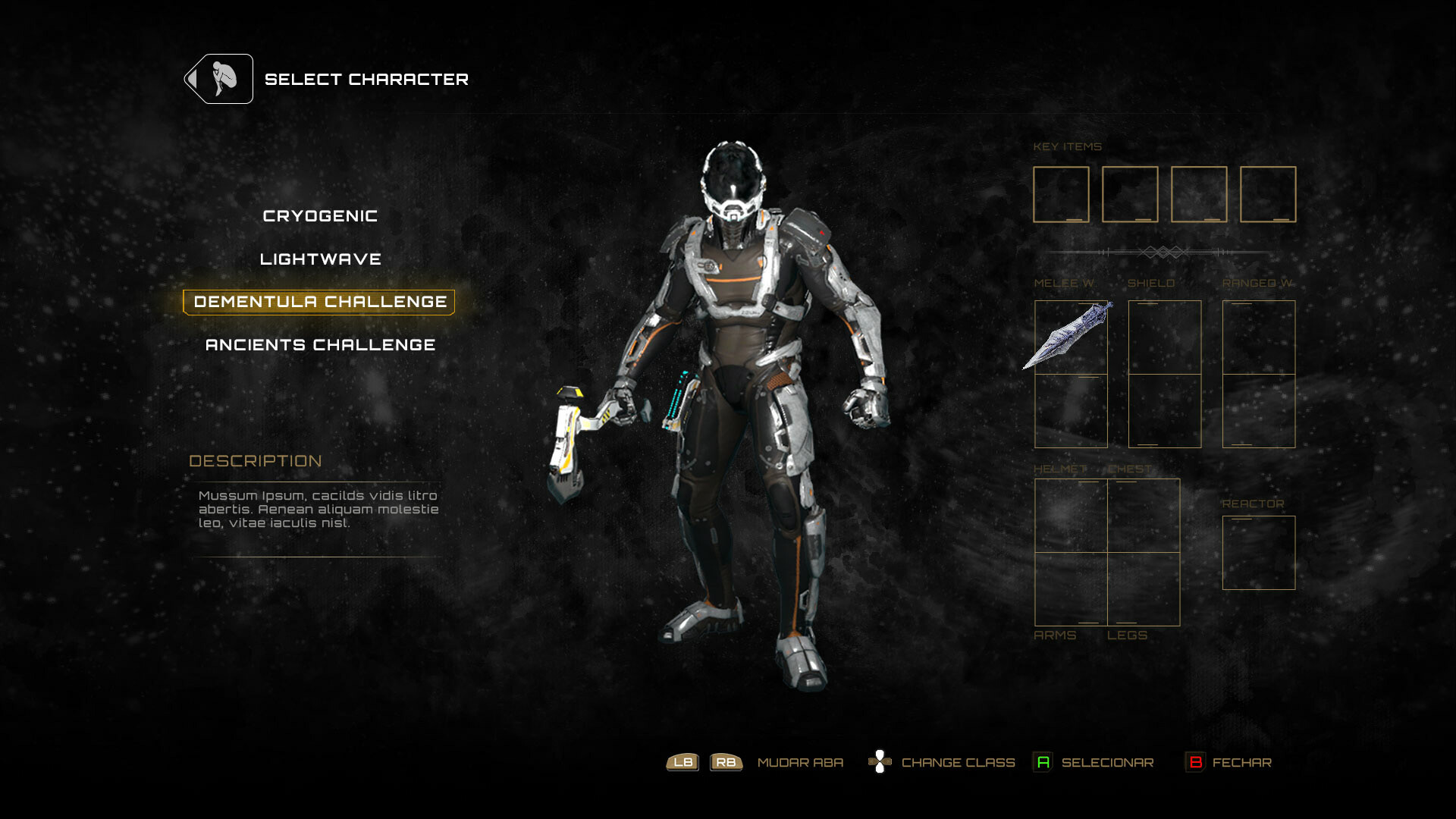The image size is (1456, 819).
Task: Open the Reactor equipment slot
Action: click(x=1258, y=553)
